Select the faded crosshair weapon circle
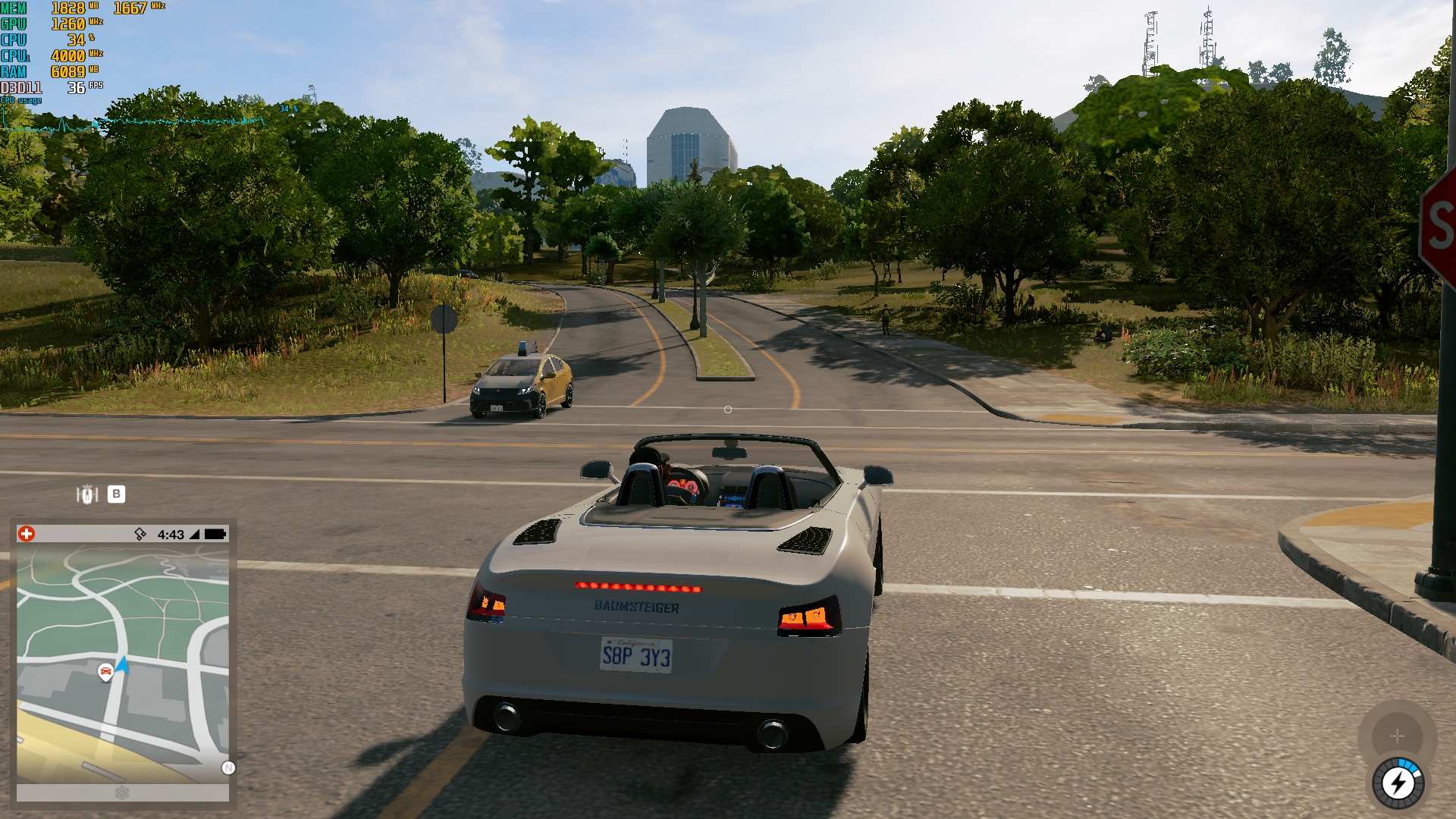The height and width of the screenshot is (819, 1456). pos(1397,736)
